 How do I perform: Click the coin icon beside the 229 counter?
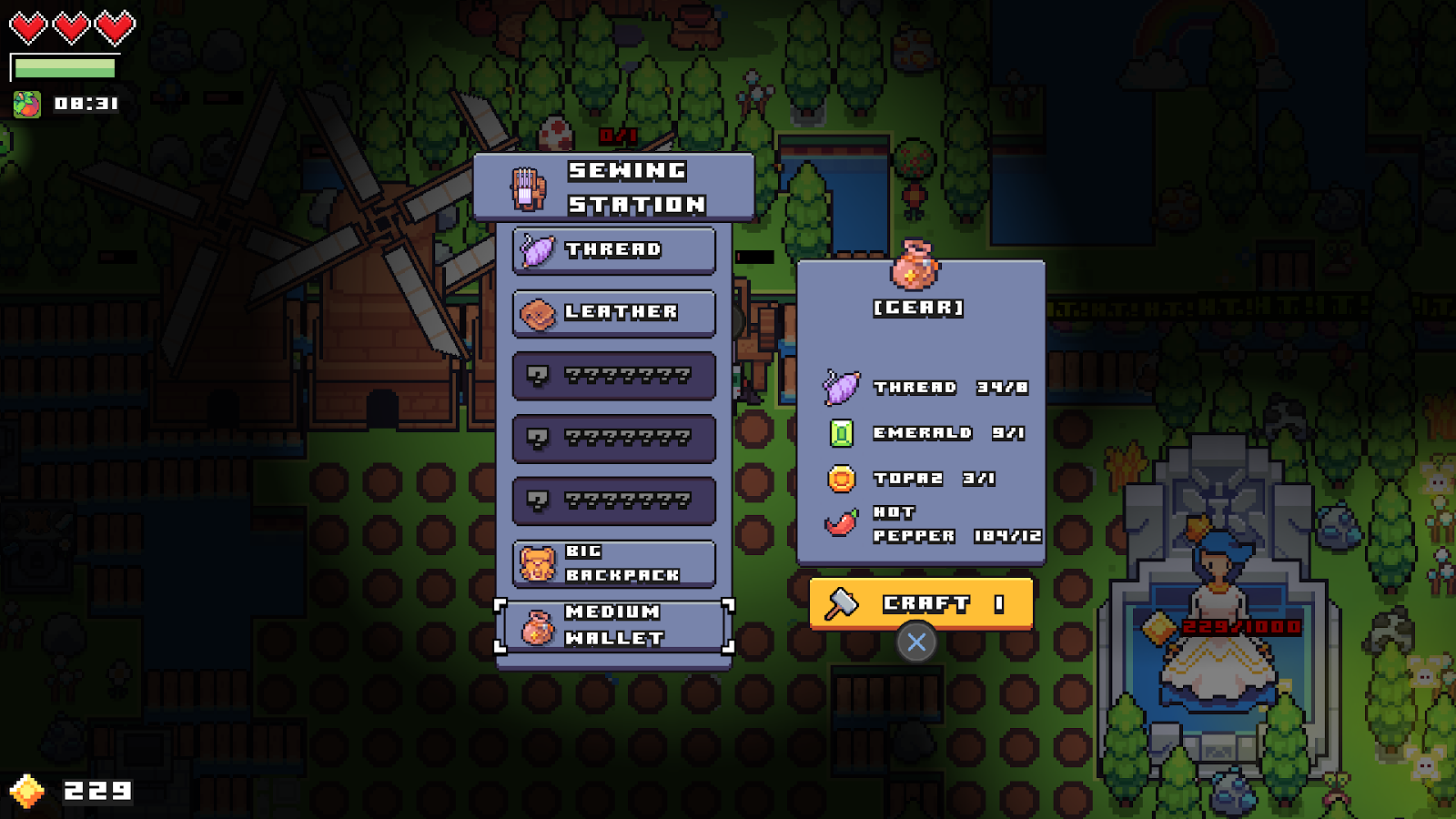(28, 791)
